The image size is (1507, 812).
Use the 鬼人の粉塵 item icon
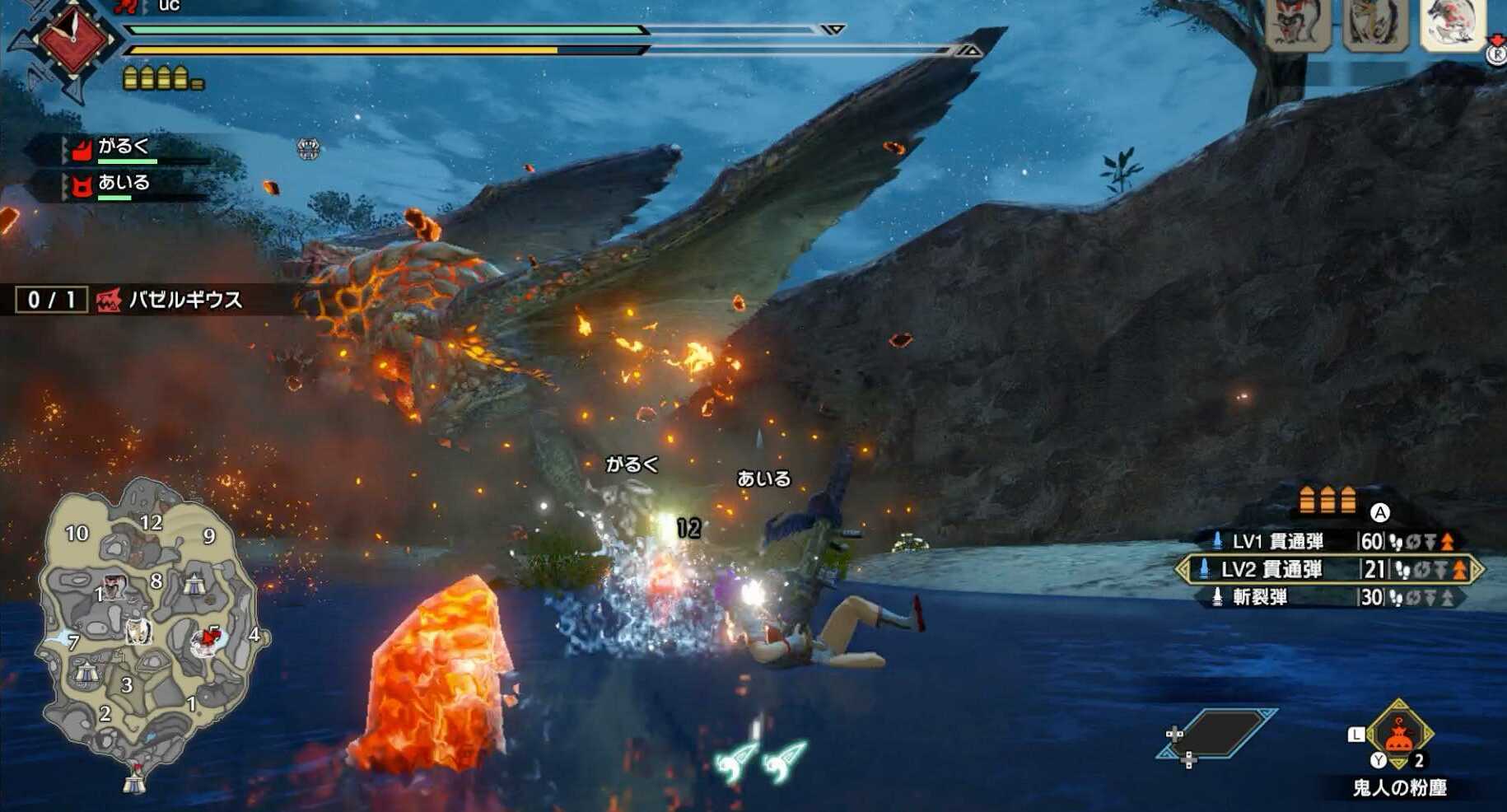click(1399, 733)
